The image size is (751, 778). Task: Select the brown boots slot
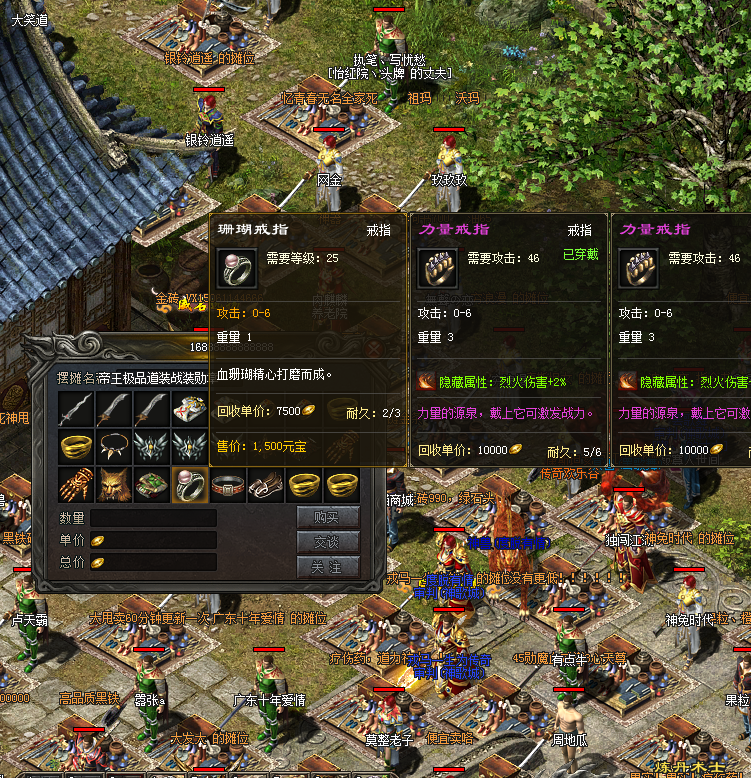click(x=267, y=484)
